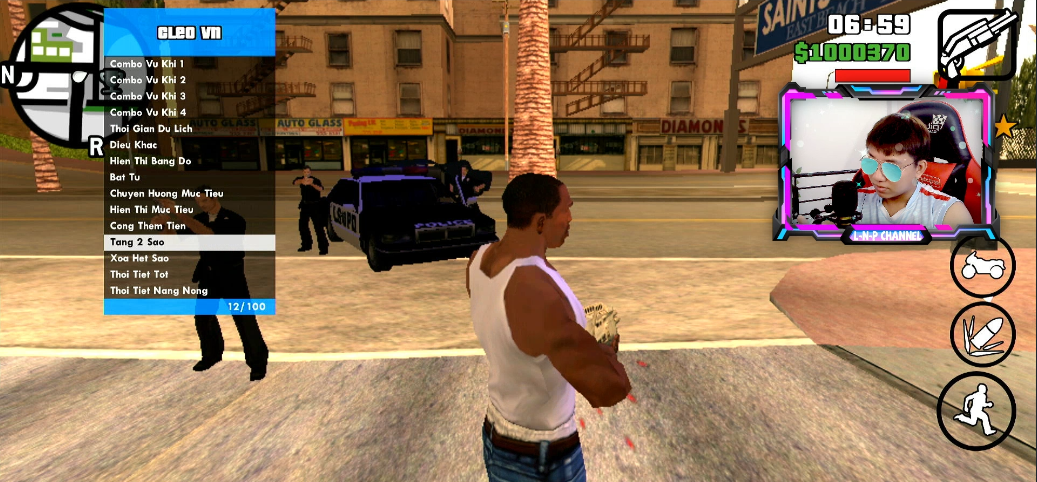1037x482 pixels.
Task: Tap the motorcycle vehicle button
Action: tap(982, 266)
